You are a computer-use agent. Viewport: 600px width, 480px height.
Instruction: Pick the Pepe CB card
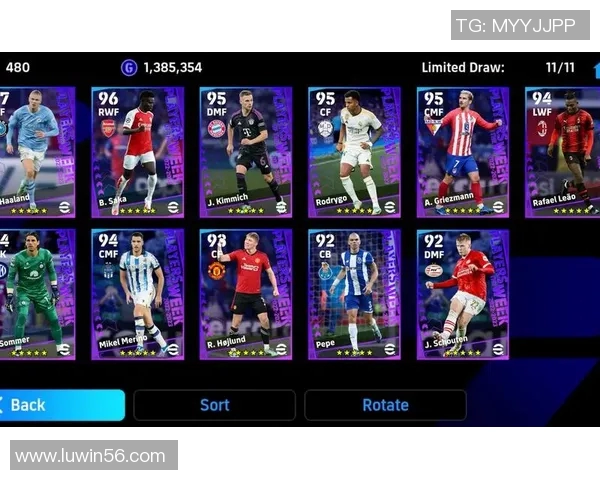[354, 295]
